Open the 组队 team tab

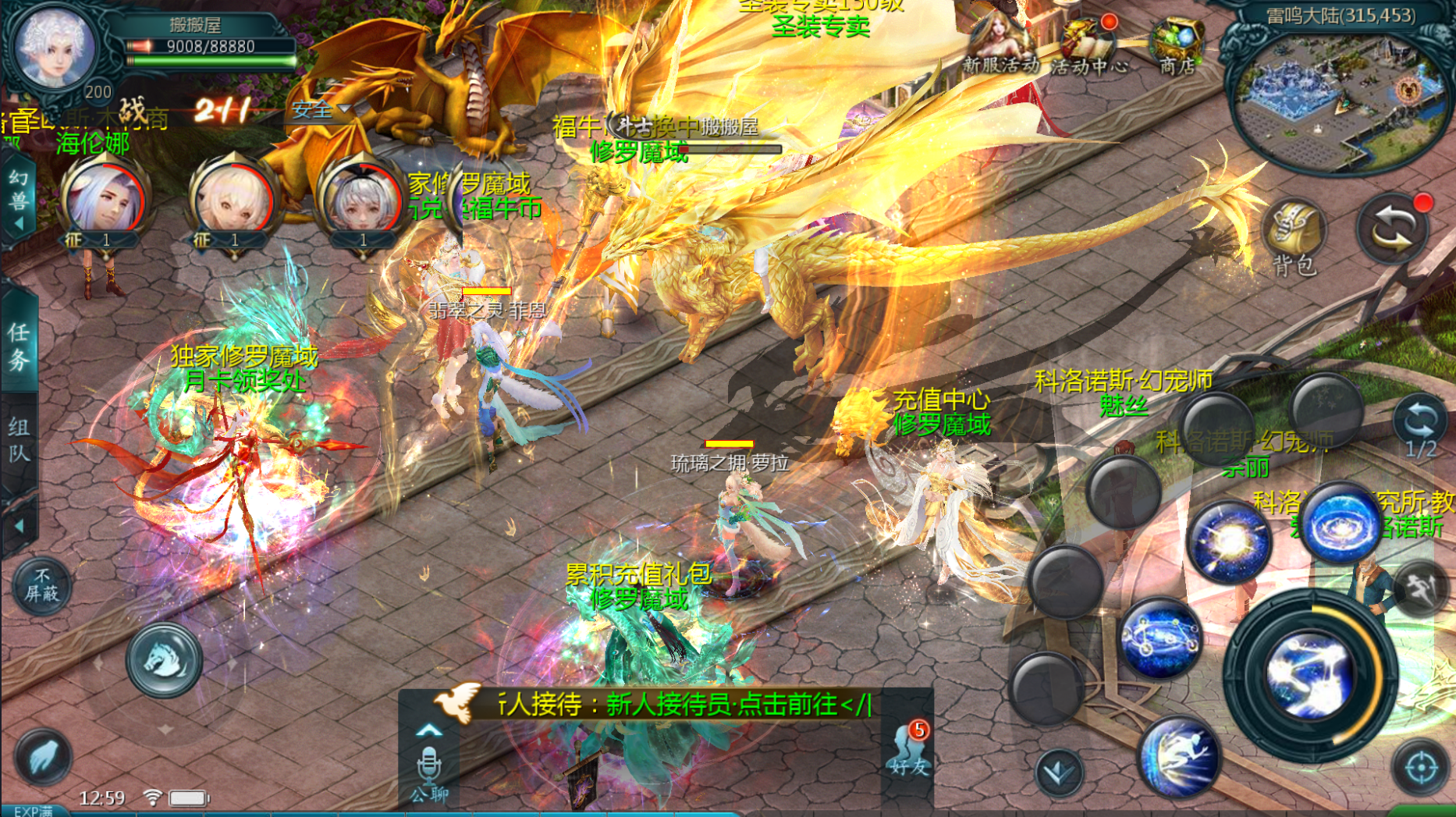pyautogui.click(x=19, y=439)
